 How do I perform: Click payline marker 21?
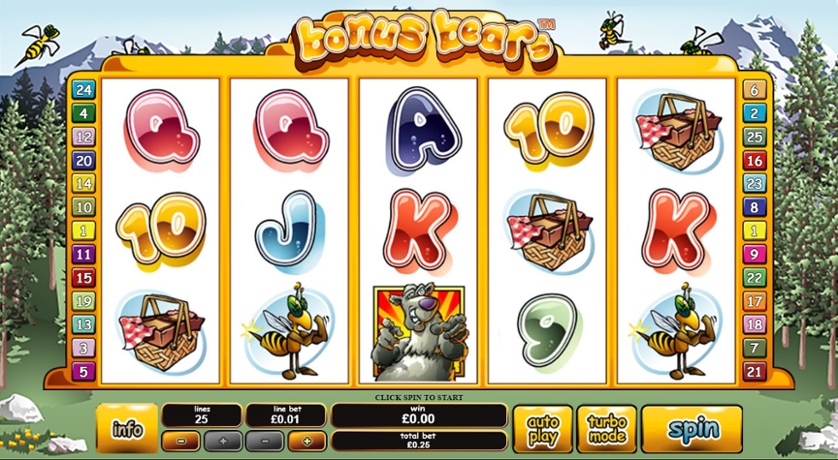coord(753,372)
